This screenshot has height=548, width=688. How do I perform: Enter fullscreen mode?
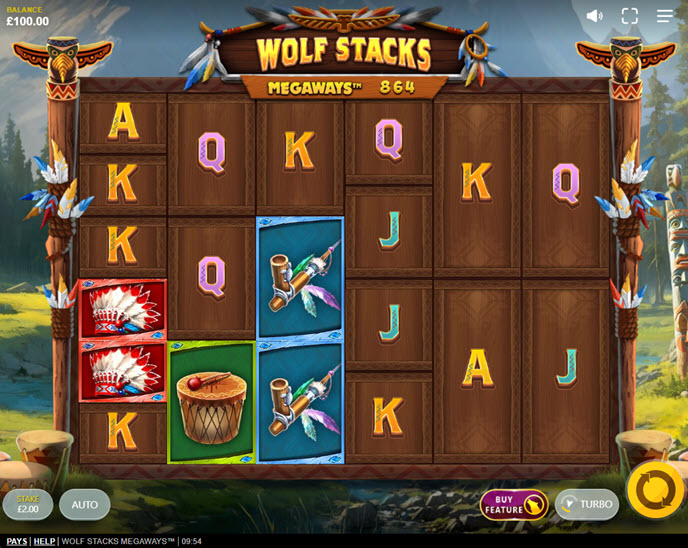click(630, 16)
